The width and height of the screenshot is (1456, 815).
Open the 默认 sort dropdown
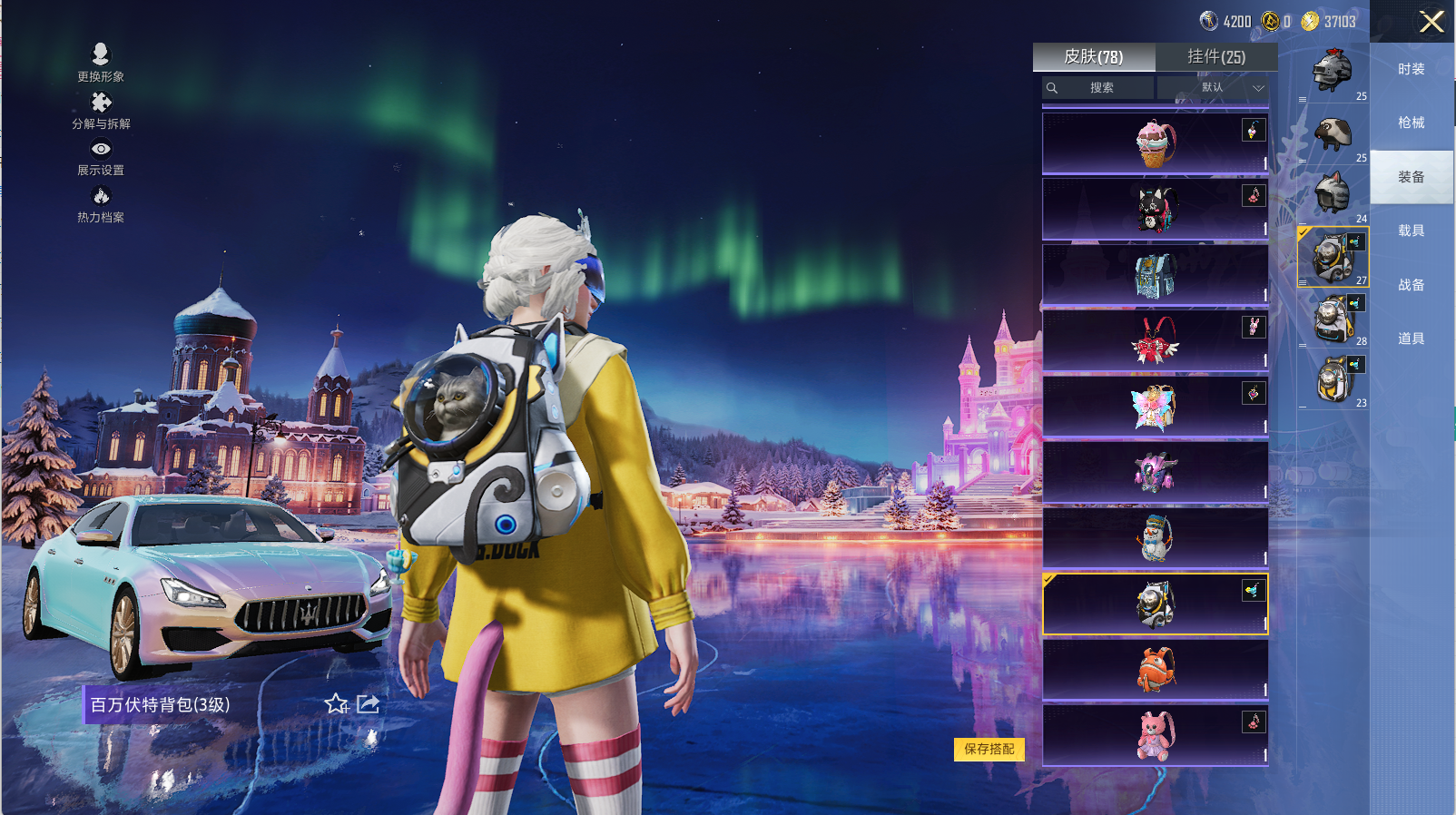pos(1212,88)
